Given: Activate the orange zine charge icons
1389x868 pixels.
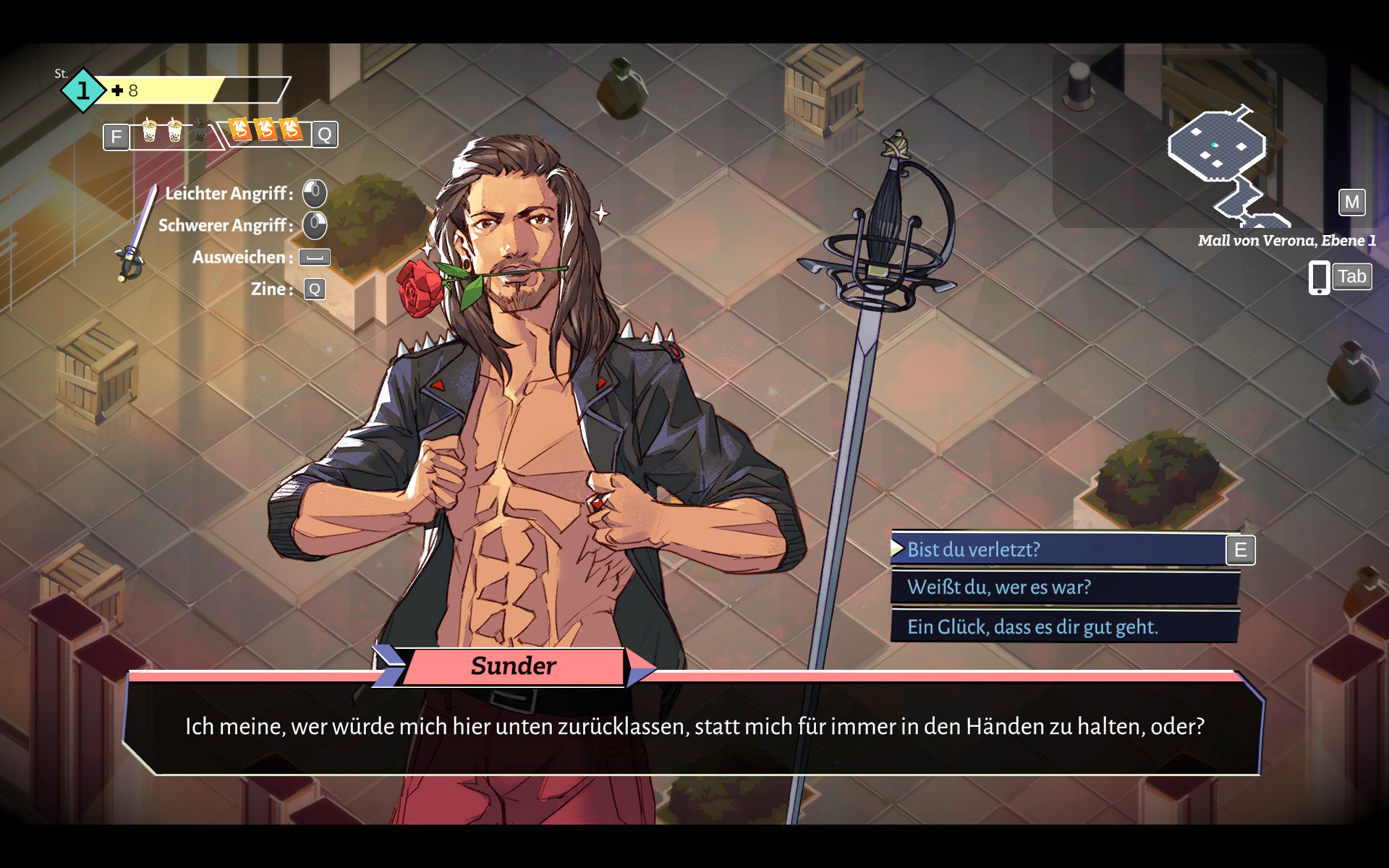Looking at the screenshot, I should (x=266, y=129).
